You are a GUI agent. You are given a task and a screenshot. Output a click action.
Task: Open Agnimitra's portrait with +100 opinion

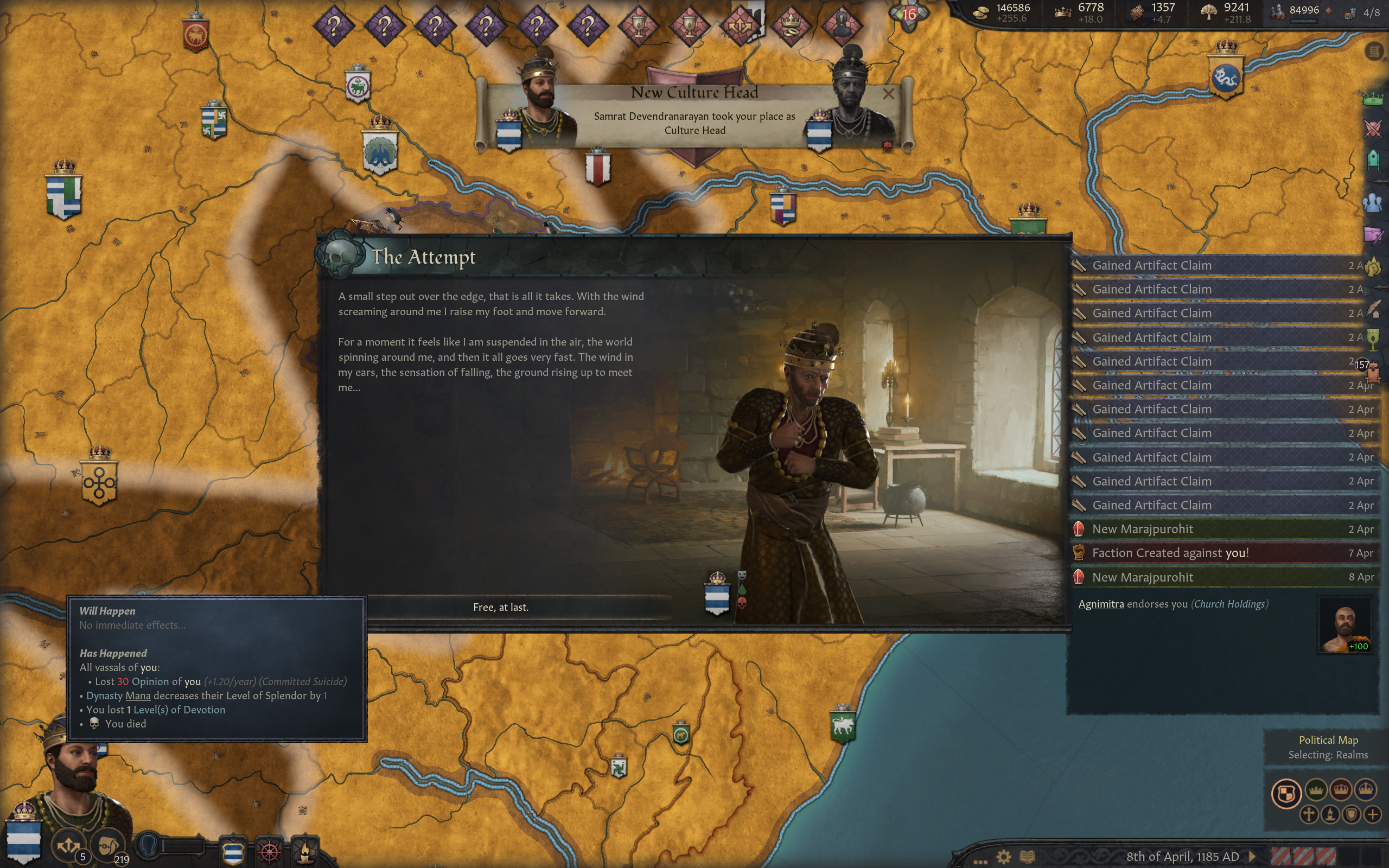(x=1344, y=626)
